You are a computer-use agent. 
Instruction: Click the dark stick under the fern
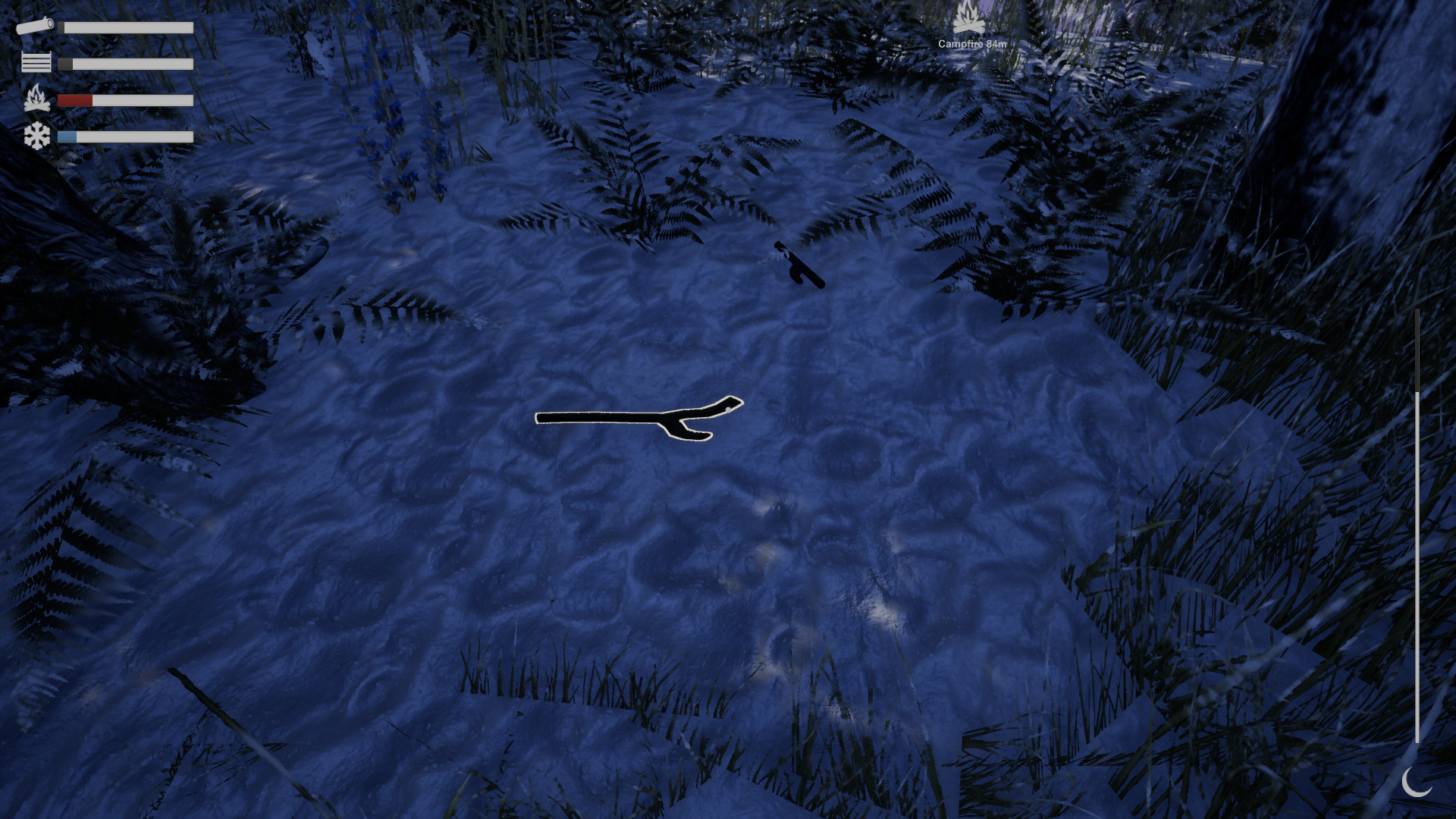(x=800, y=264)
